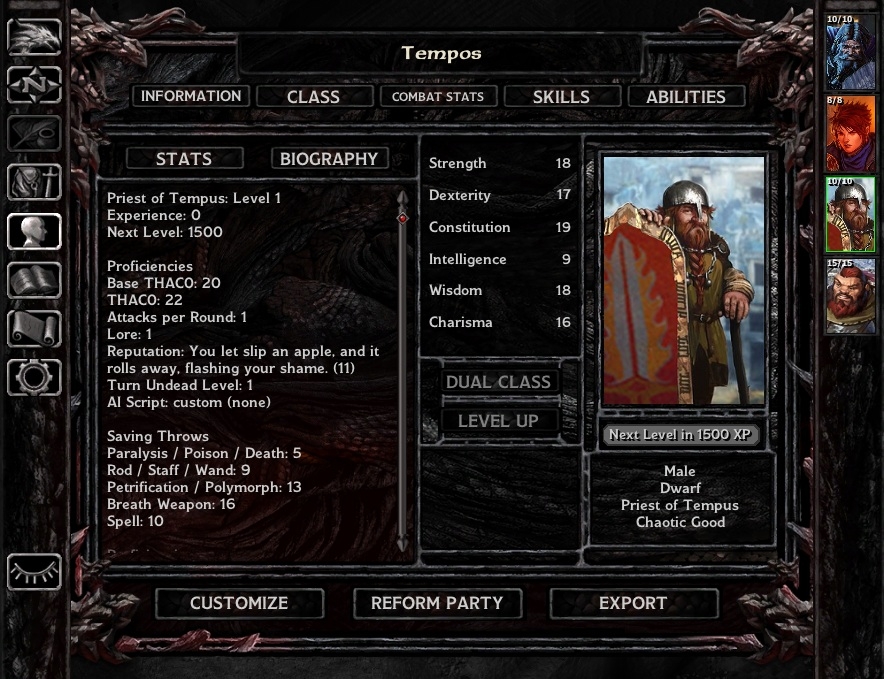Viewport: 884px width, 679px height.
Task: Click the Level Up button
Action: point(498,421)
